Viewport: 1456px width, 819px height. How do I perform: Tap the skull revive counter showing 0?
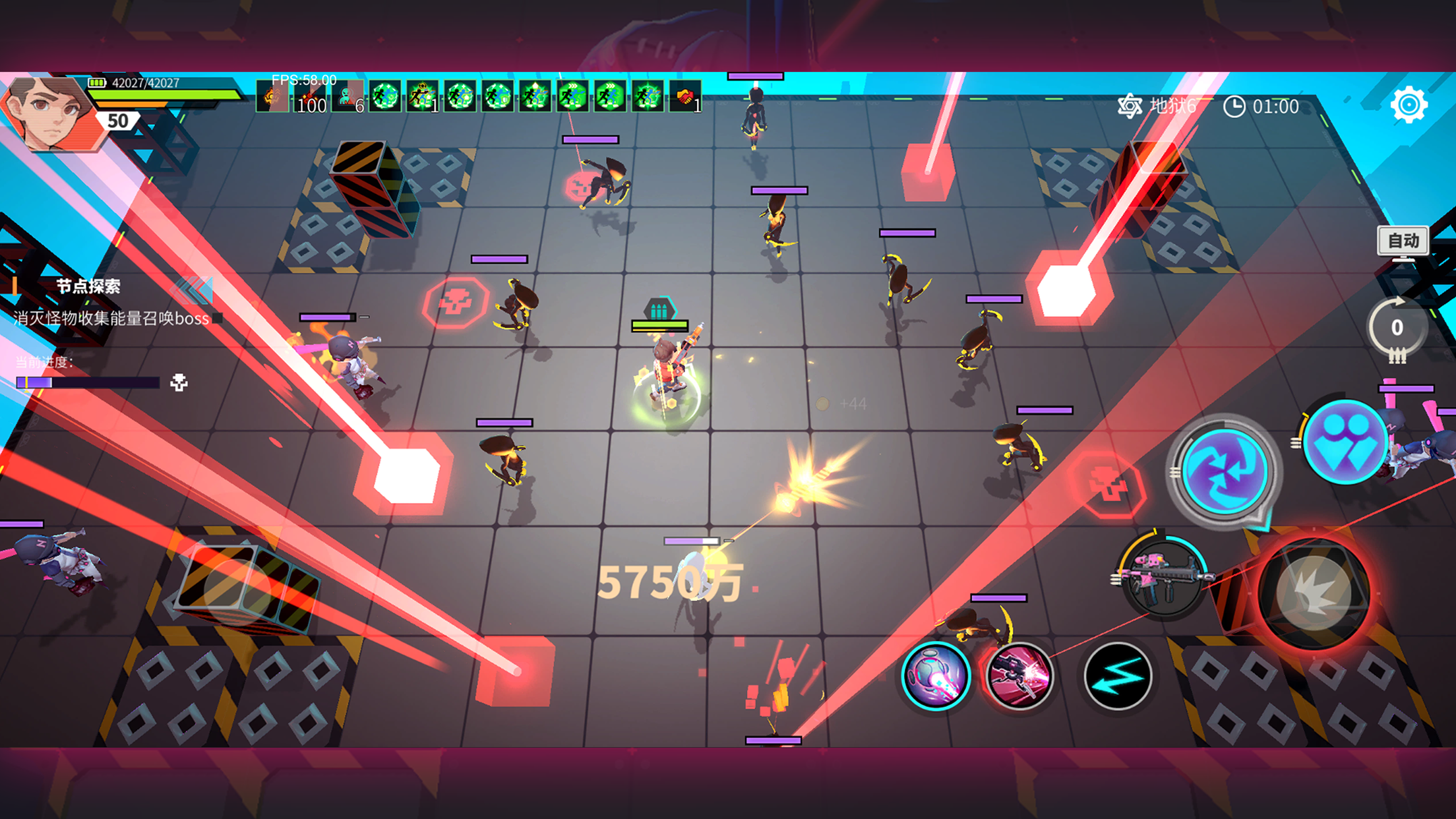point(1397,328)
